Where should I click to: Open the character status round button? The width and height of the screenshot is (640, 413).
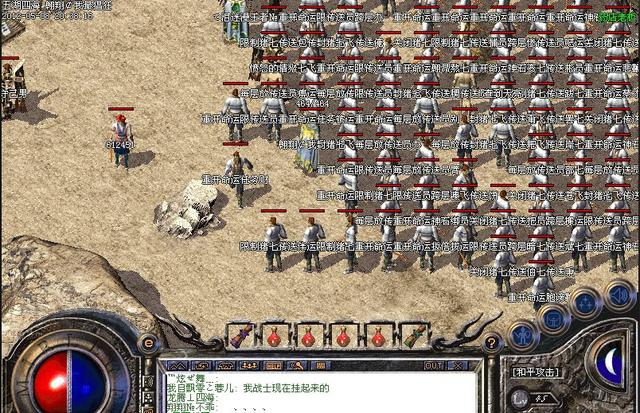point(523,334)
